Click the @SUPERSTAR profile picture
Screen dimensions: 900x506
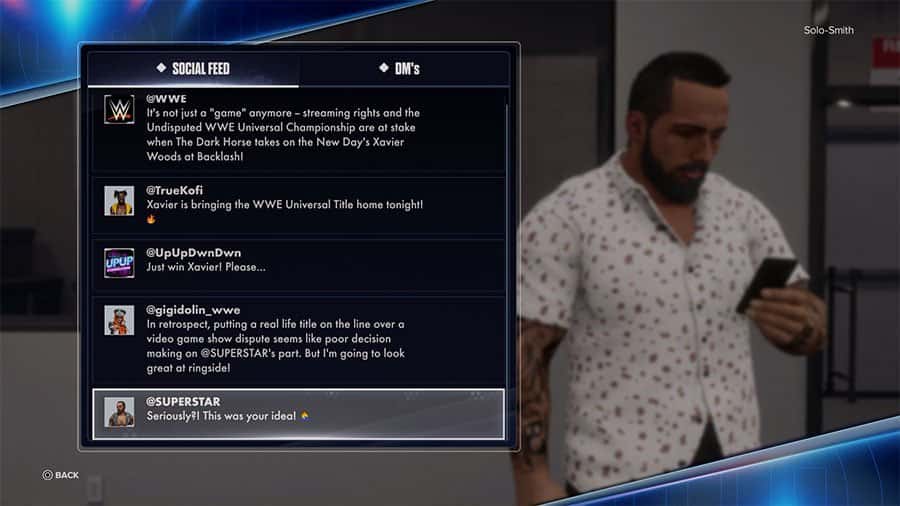tap(119, 412)
